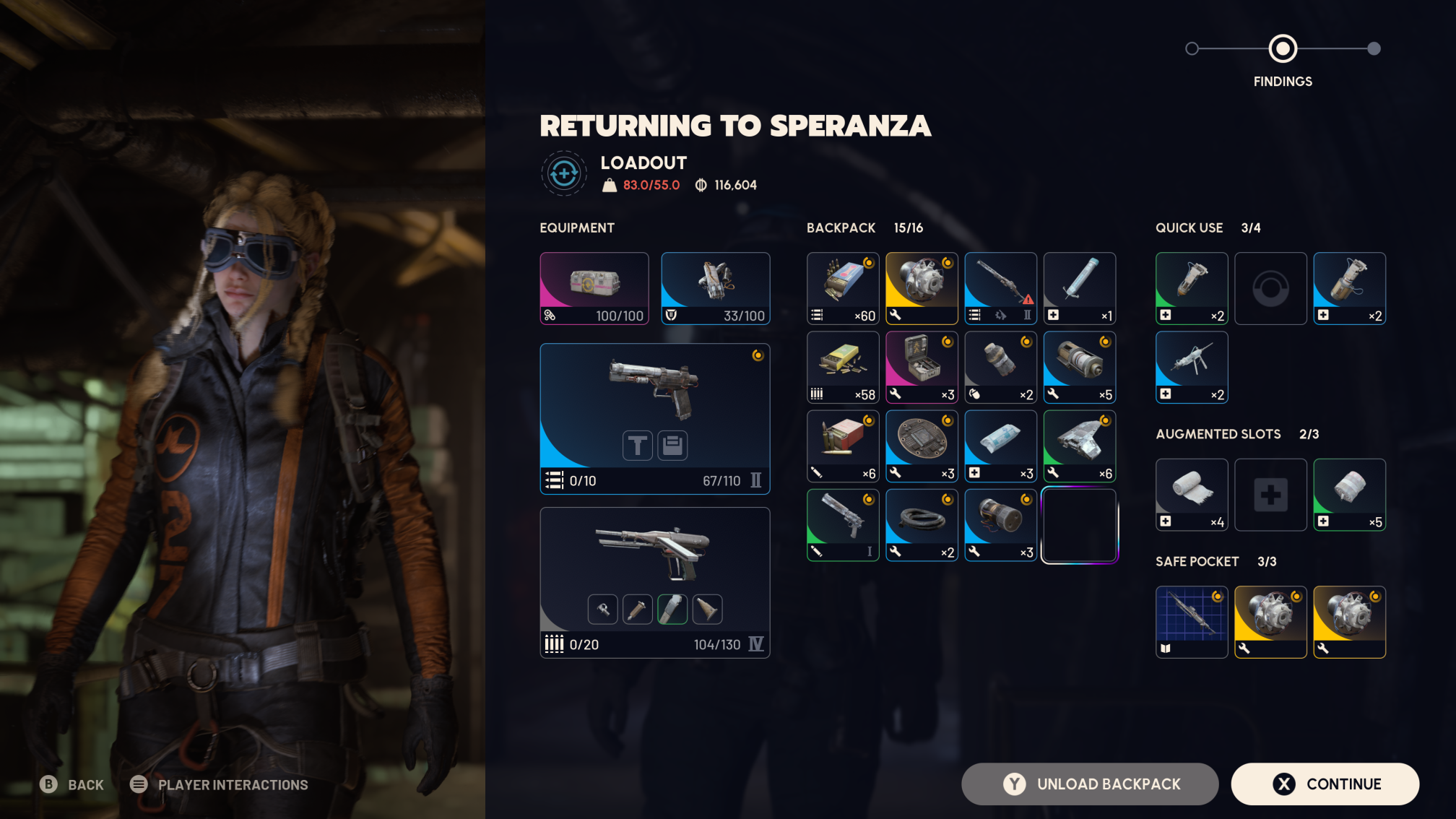Pick the pink toolbox item stack of 3
This screenshot has width=1456, height=819.
click(x=922, y=367)
